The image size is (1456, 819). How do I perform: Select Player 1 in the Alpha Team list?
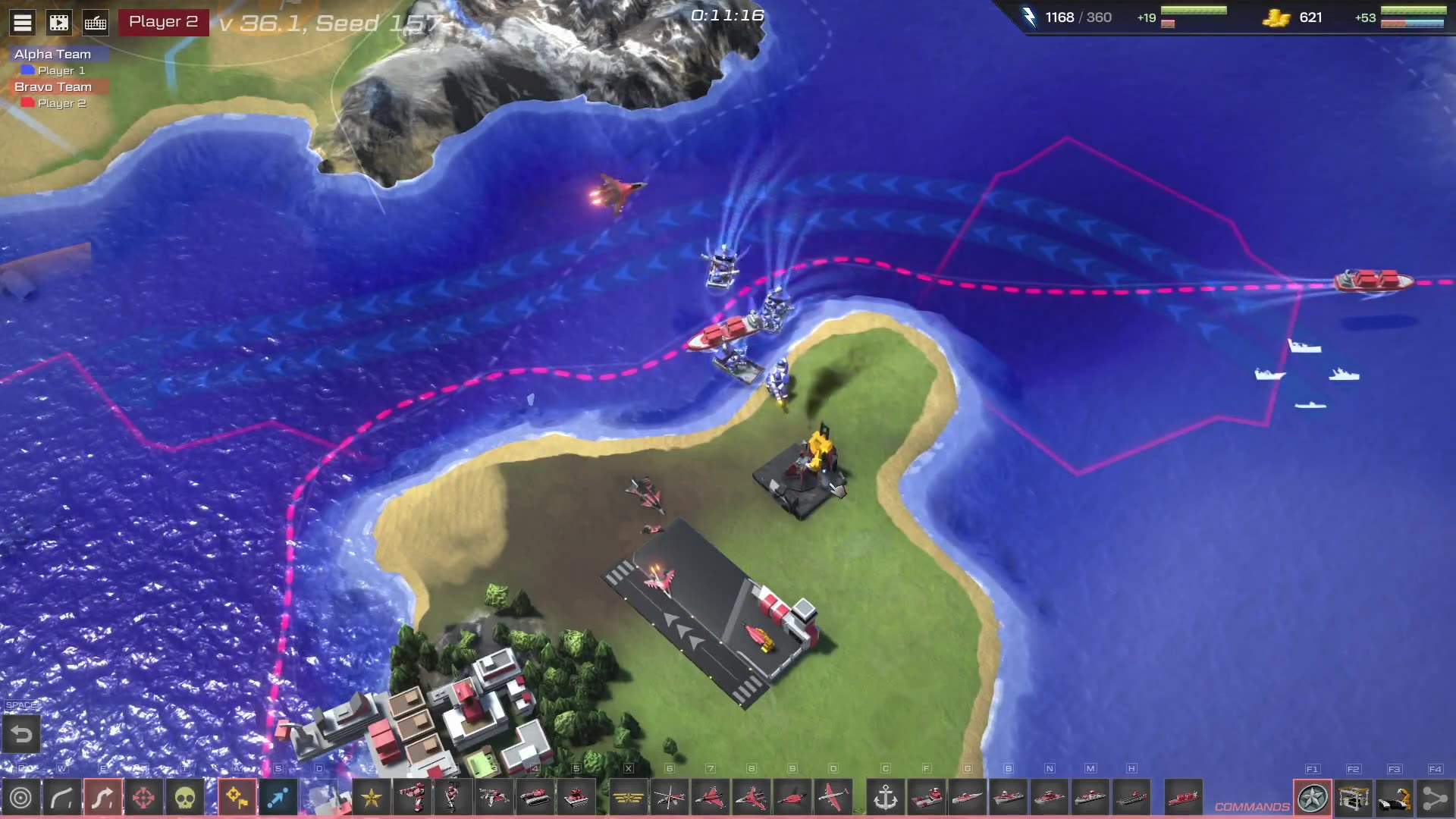coord(61,71)
